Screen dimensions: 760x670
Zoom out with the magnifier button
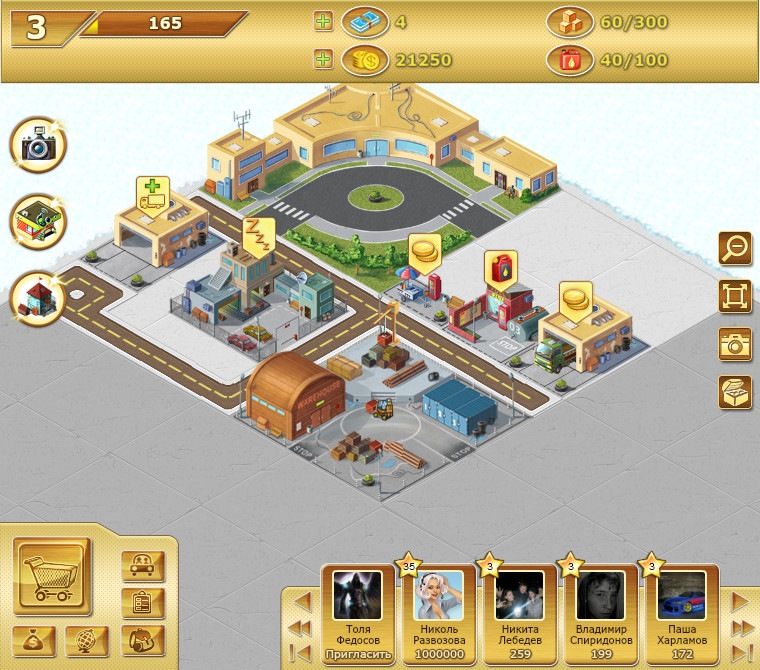[x=735, y=248]
